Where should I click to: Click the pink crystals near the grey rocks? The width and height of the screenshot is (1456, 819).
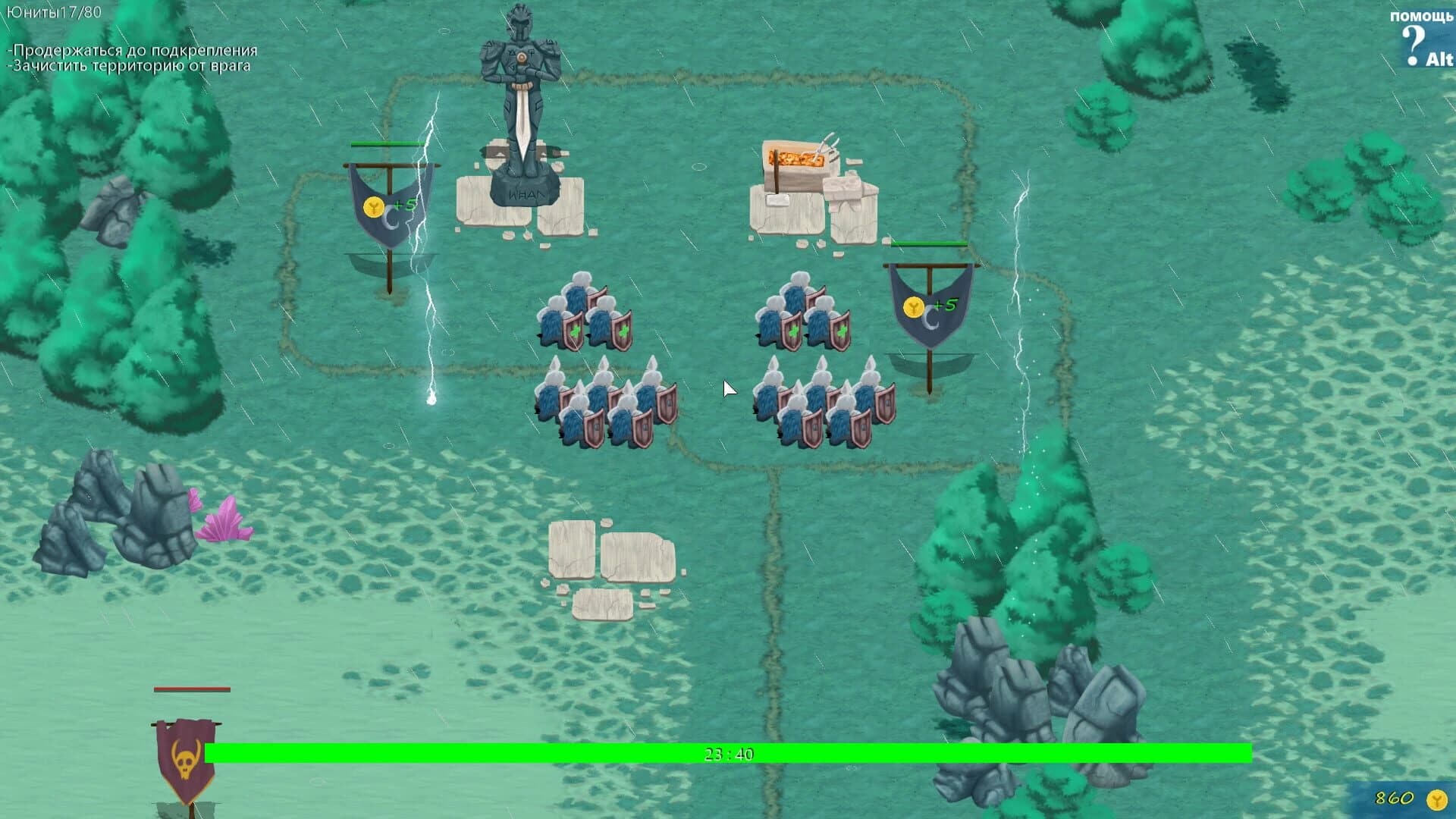click(x=224, y=523)
